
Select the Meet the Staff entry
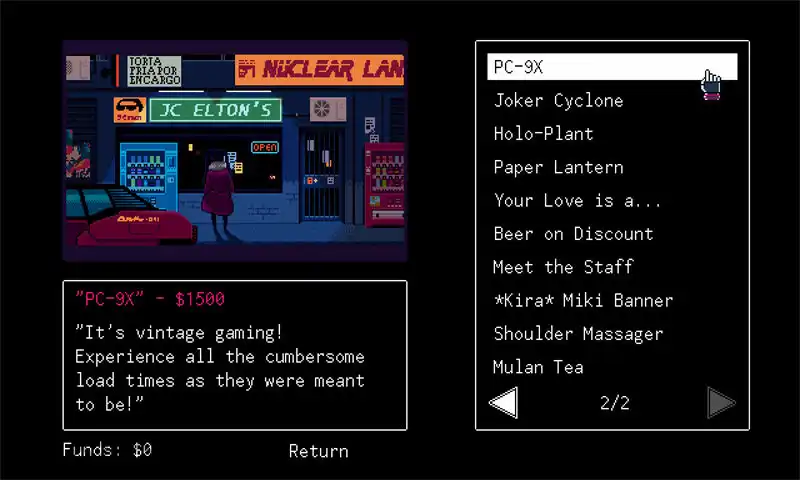[562, 267]
